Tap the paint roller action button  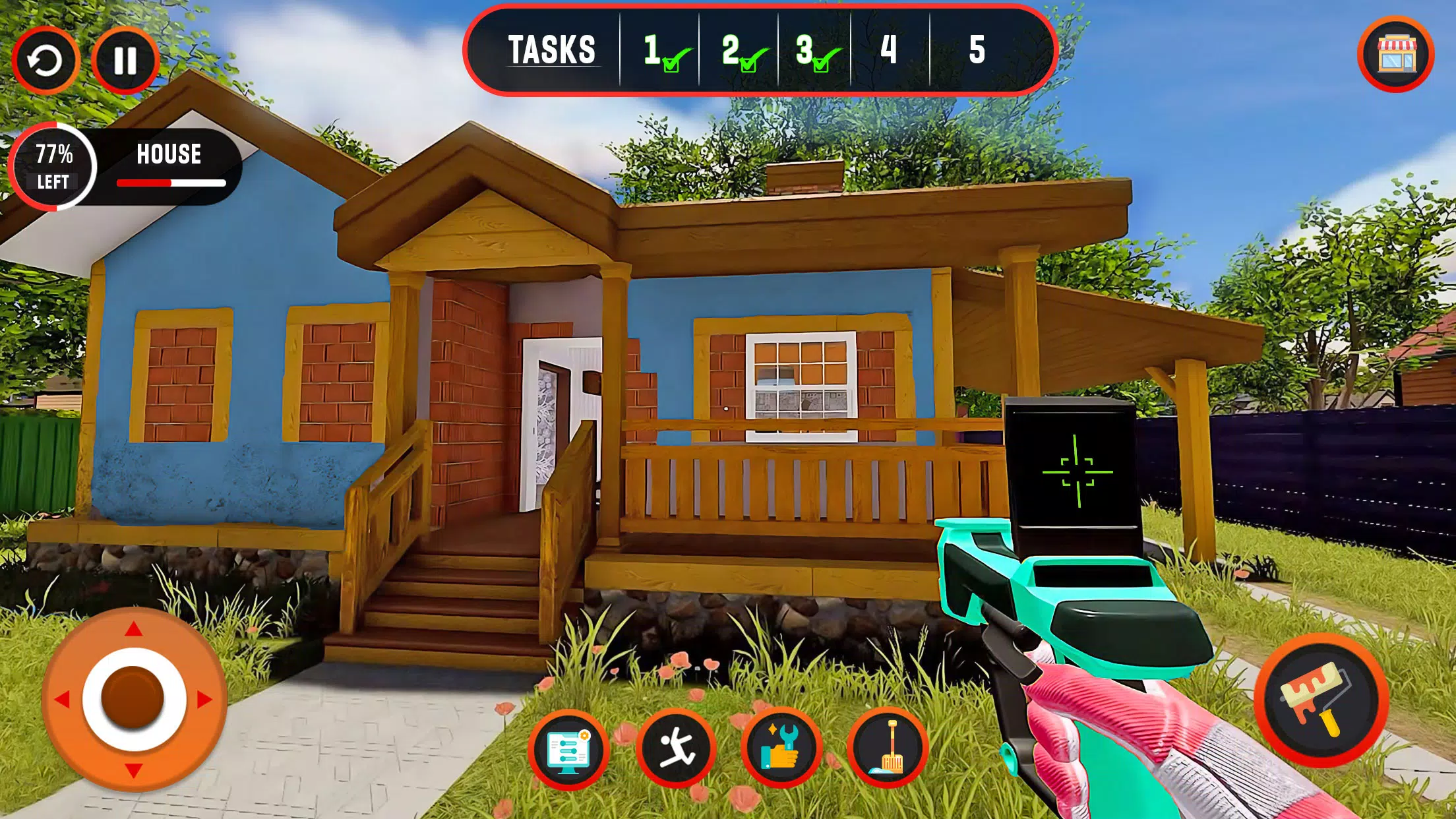tap(1321, 700)
